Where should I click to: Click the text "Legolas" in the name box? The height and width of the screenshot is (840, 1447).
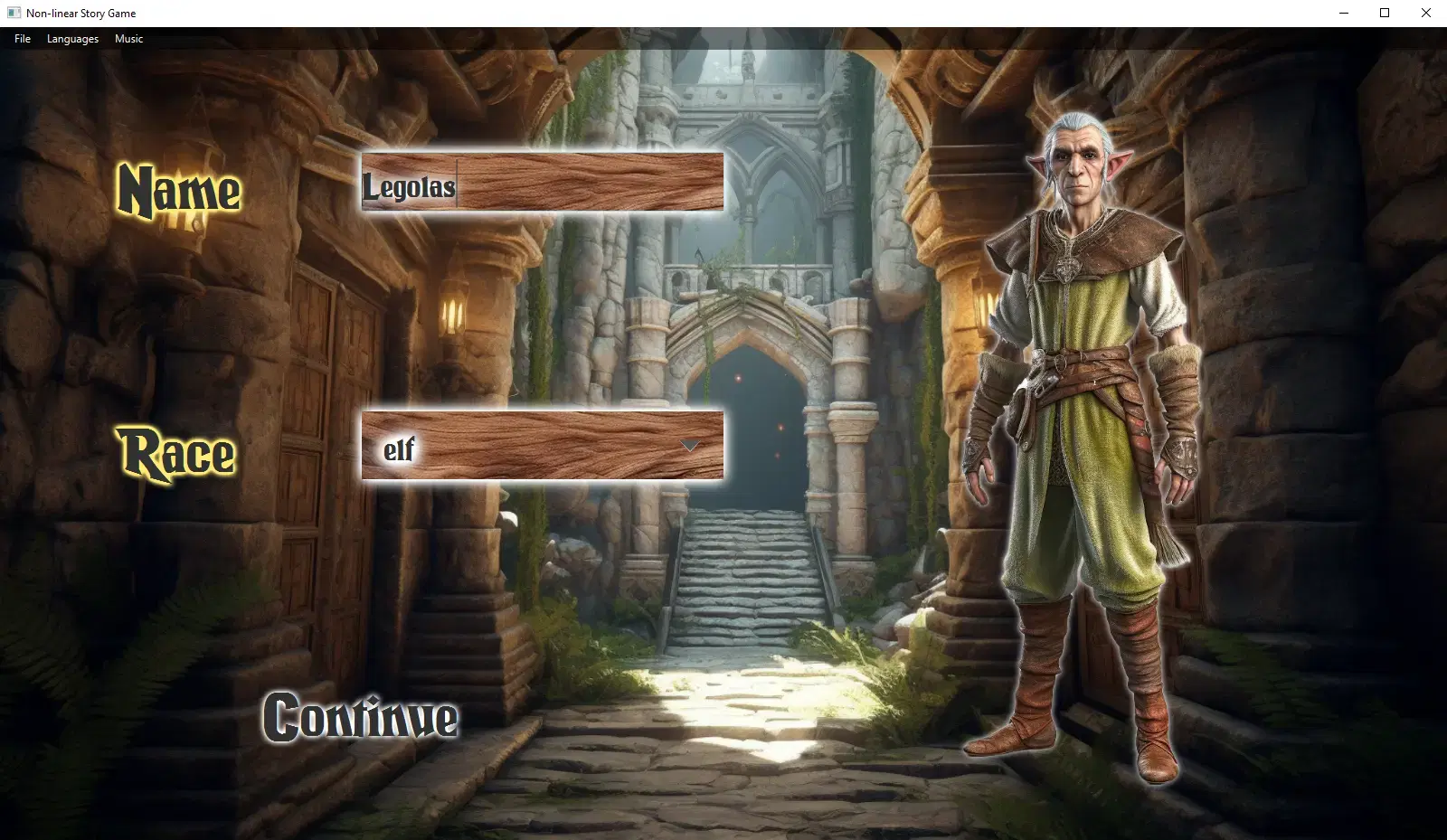tap(409, 187)
